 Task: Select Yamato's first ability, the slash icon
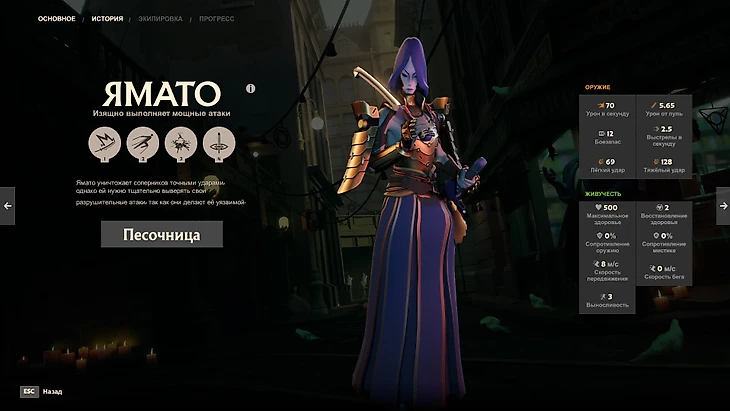[104, 144]
